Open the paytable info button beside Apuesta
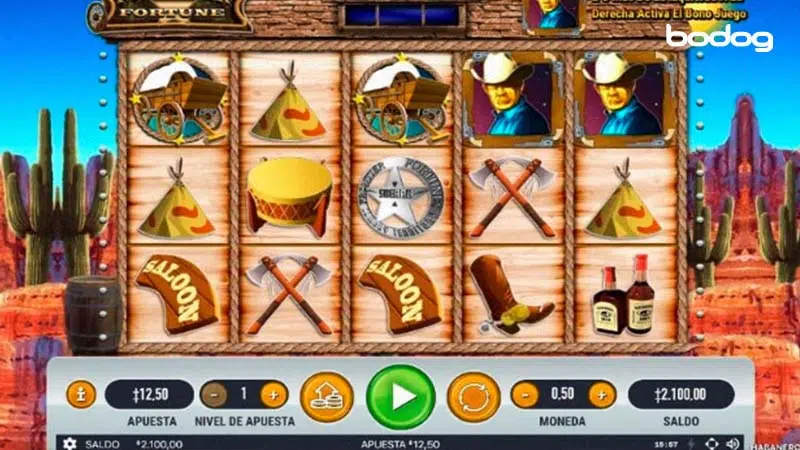The image size is (800, 450). (80, 394)
